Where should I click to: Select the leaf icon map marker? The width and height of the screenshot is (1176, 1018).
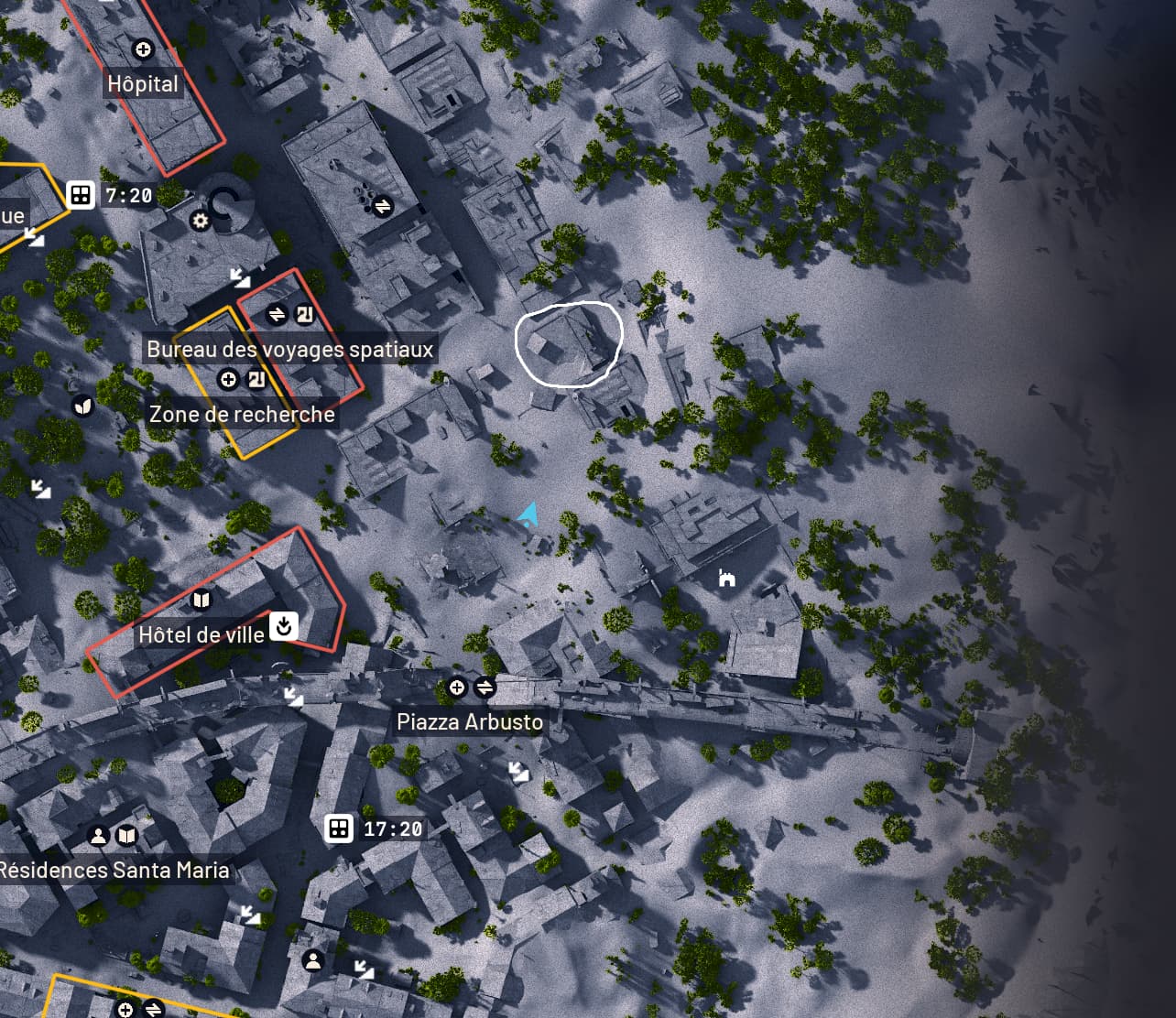pyautogui.click(x=83, y=406)
